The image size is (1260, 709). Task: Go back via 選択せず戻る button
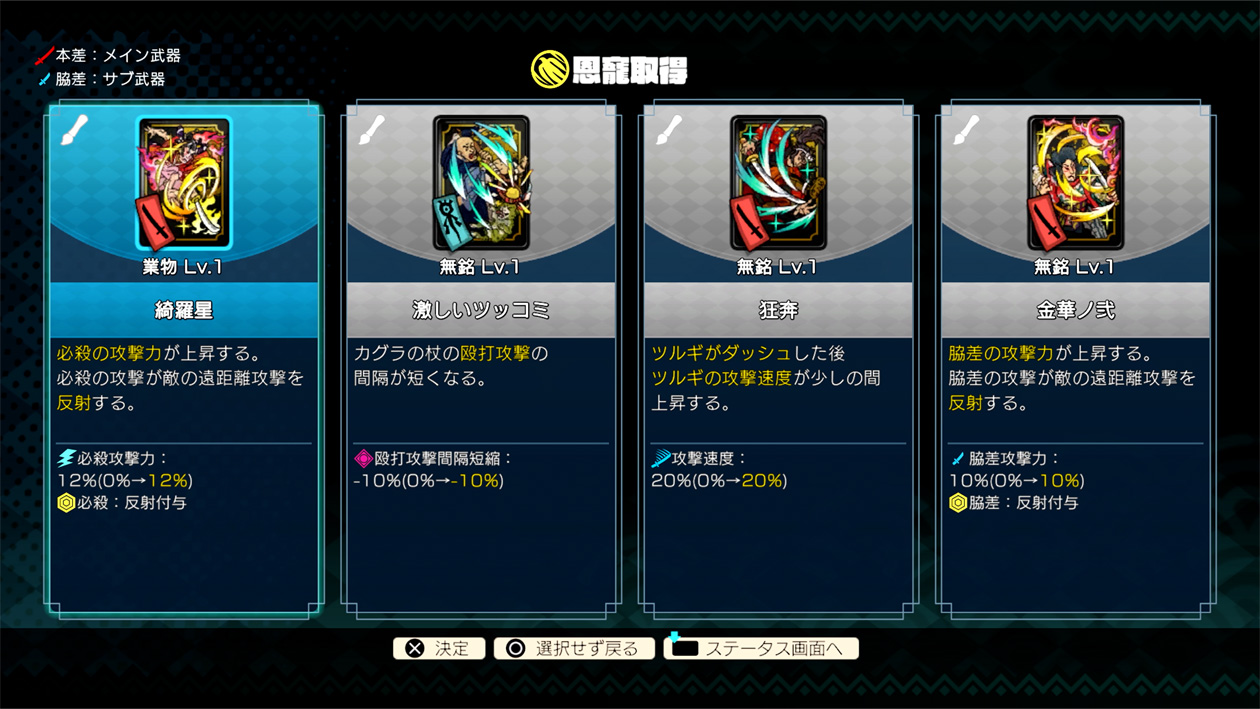574,648
